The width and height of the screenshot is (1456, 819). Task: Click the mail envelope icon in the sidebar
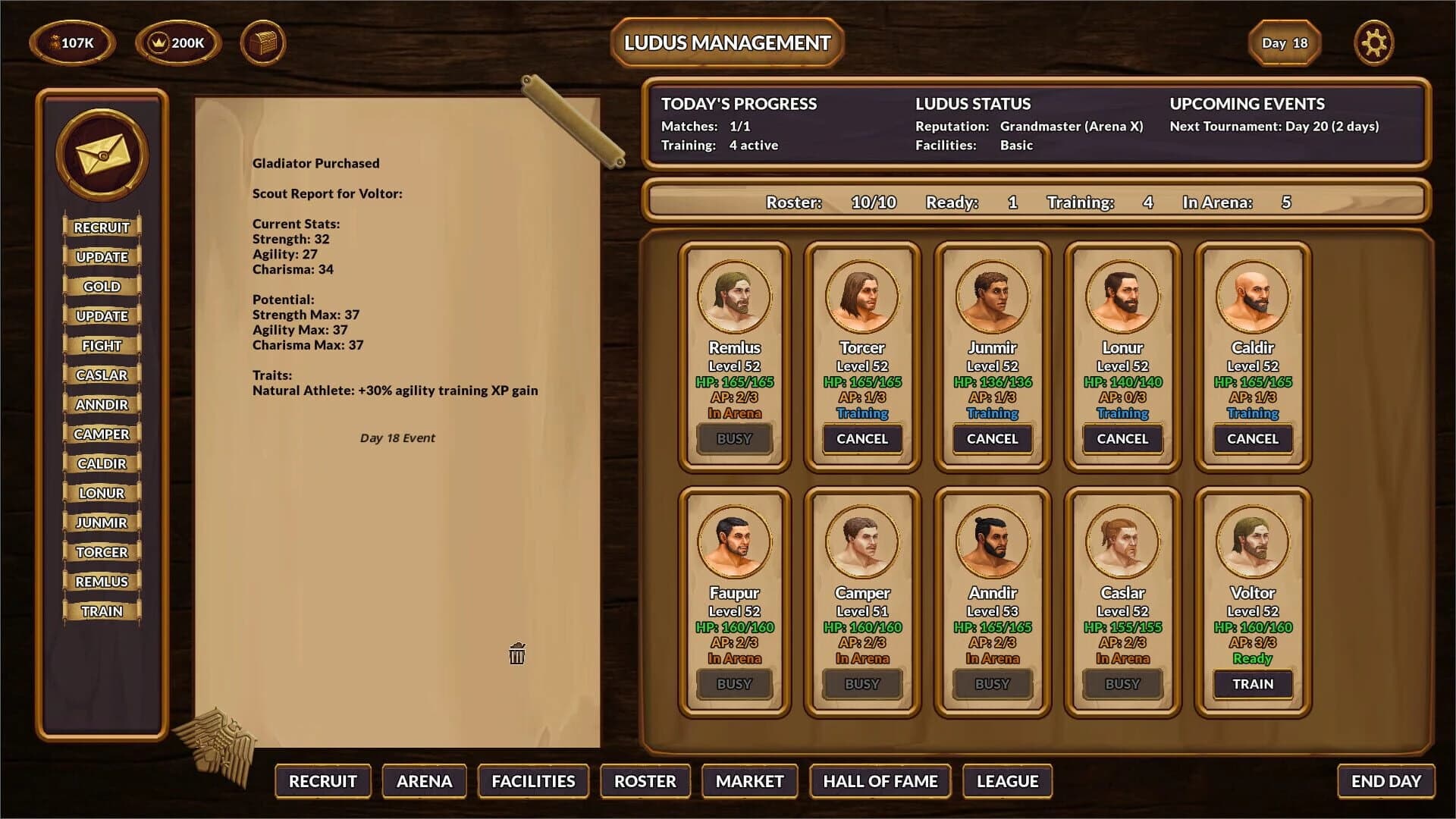[102, 153]
